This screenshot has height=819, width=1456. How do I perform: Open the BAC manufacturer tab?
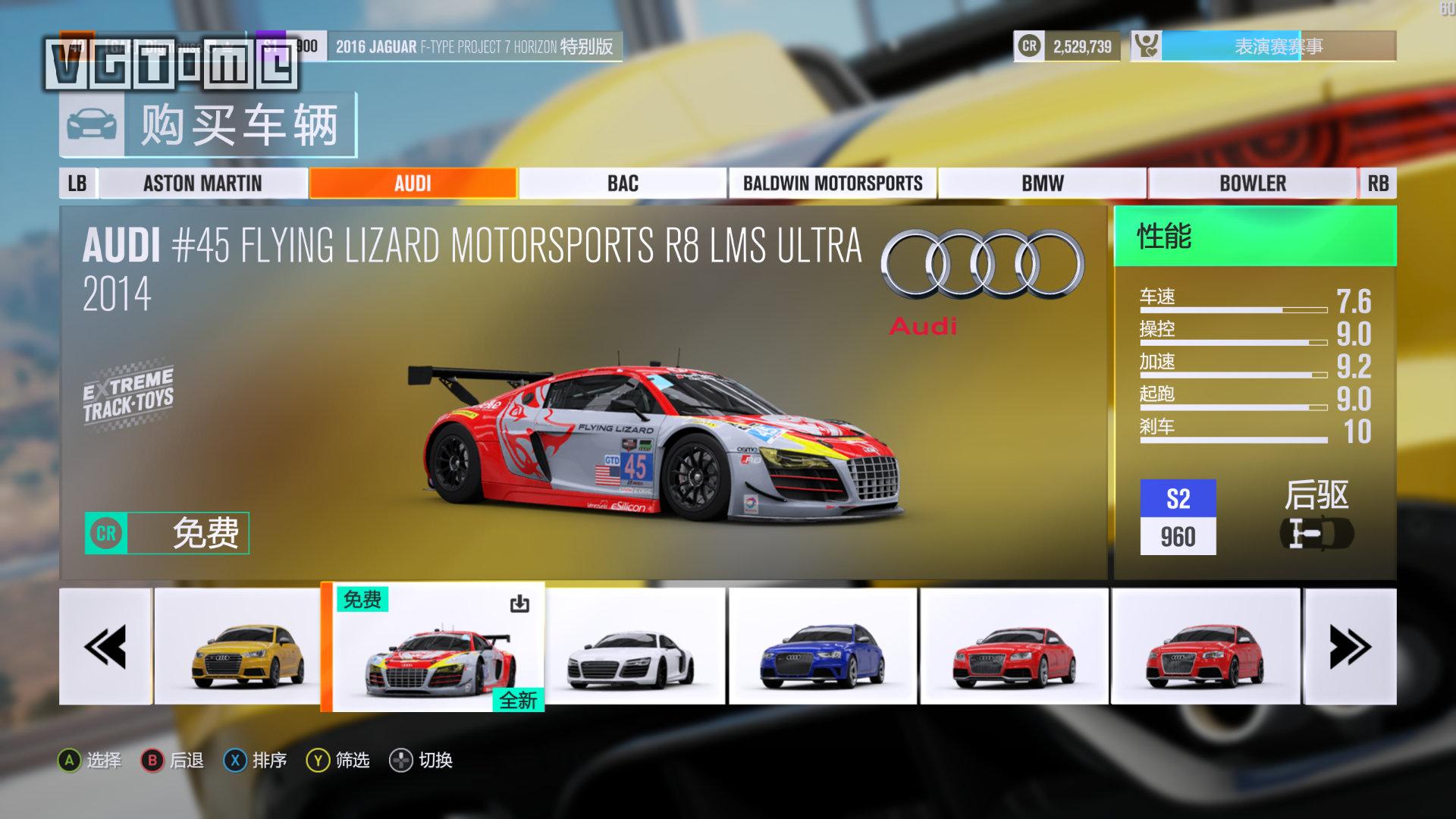click(x=623, y=184)
